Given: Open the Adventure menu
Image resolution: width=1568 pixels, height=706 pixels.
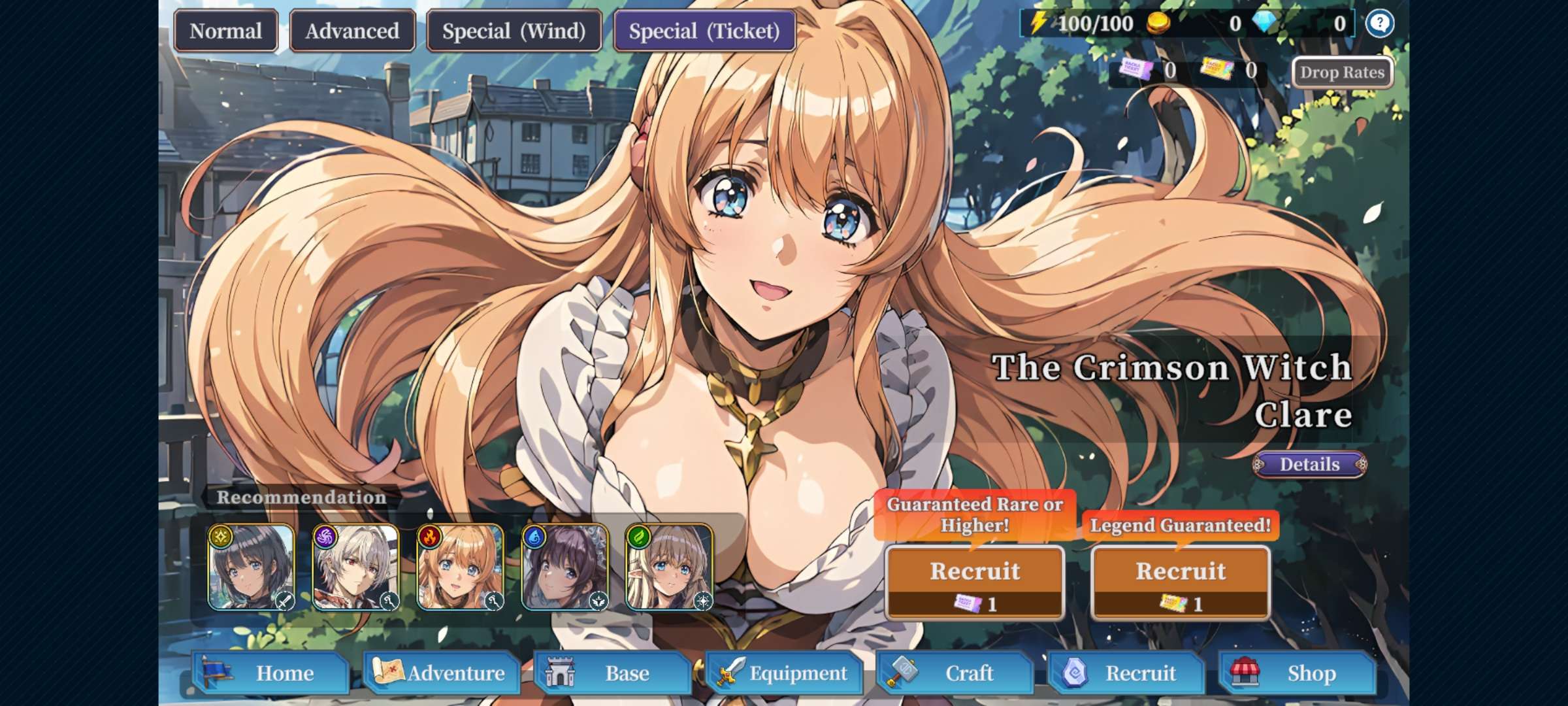Looking at the screenshot, I should click(442, 673).
